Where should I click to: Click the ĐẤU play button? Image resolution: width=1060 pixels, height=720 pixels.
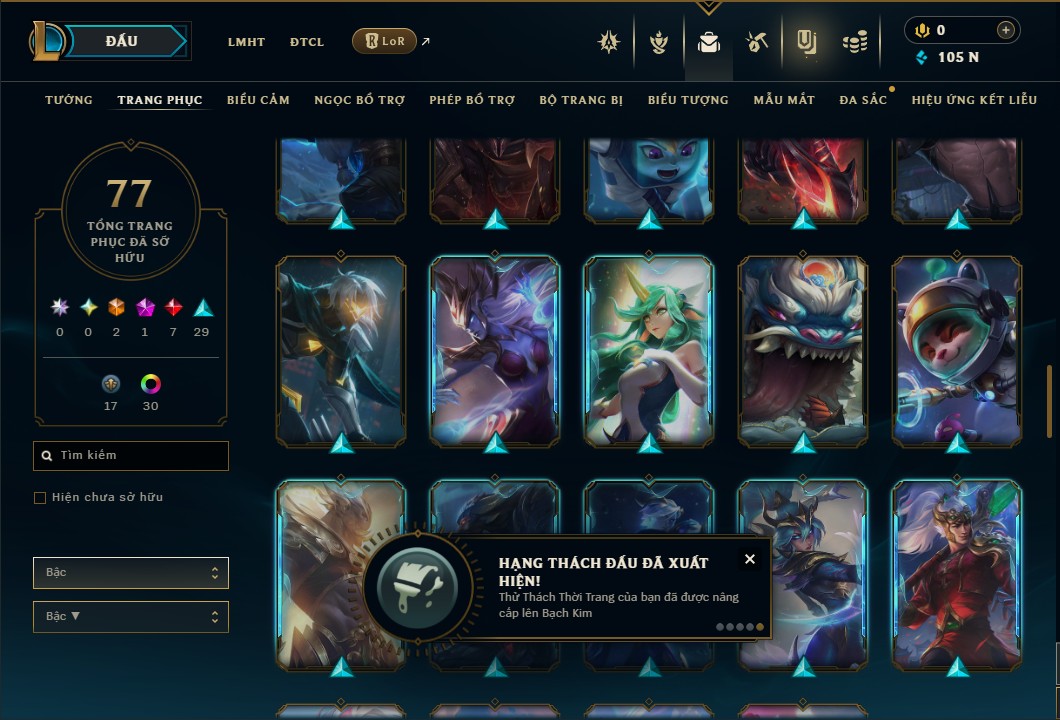122,41
